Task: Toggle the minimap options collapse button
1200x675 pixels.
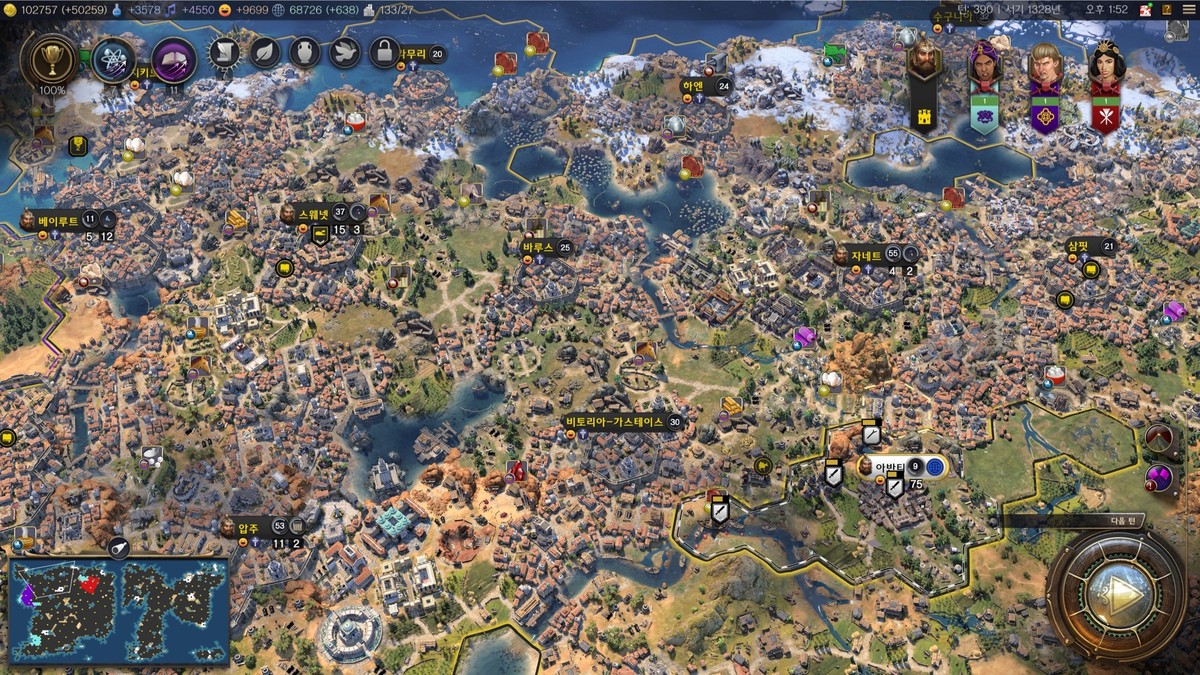Action: pyautogui.click(x=118, y=546)
